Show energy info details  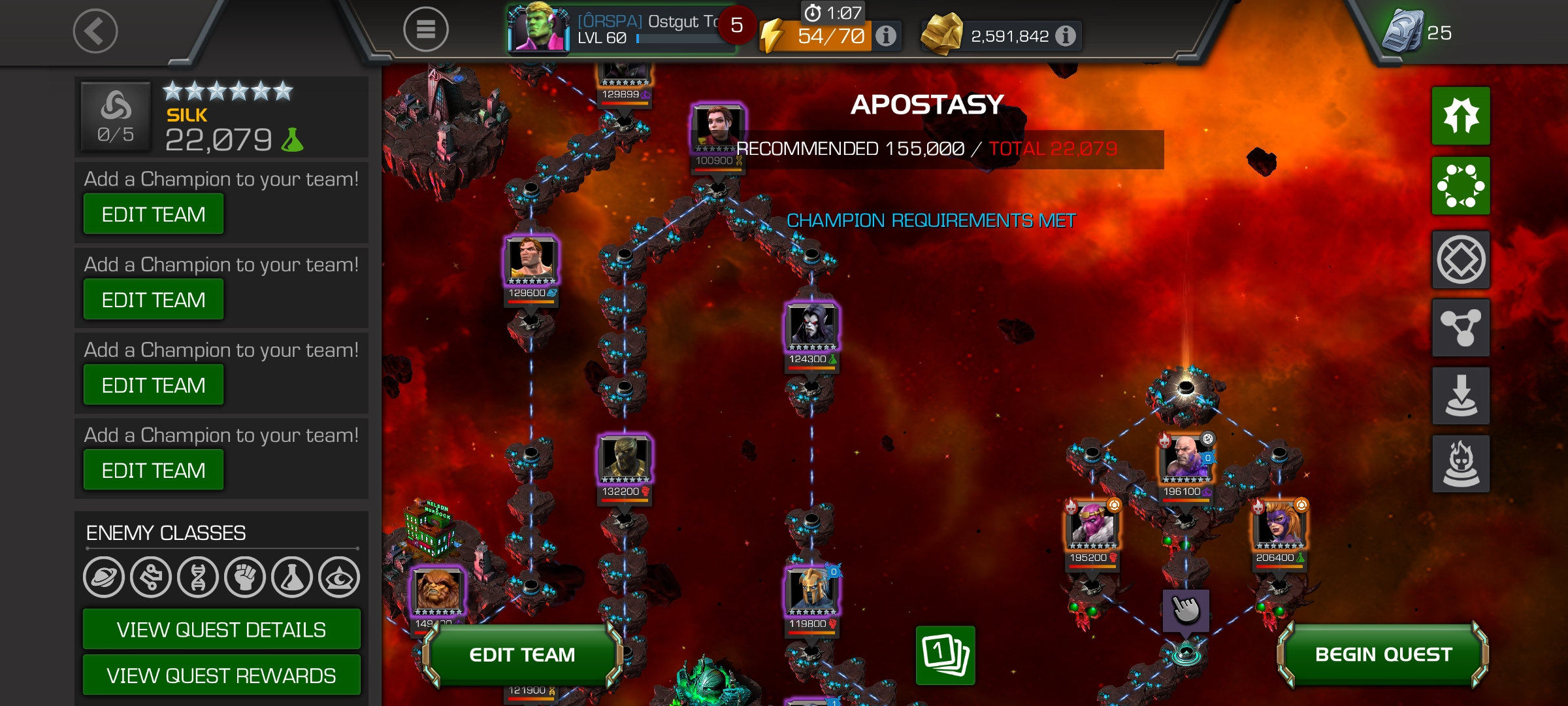click(886, 35)
